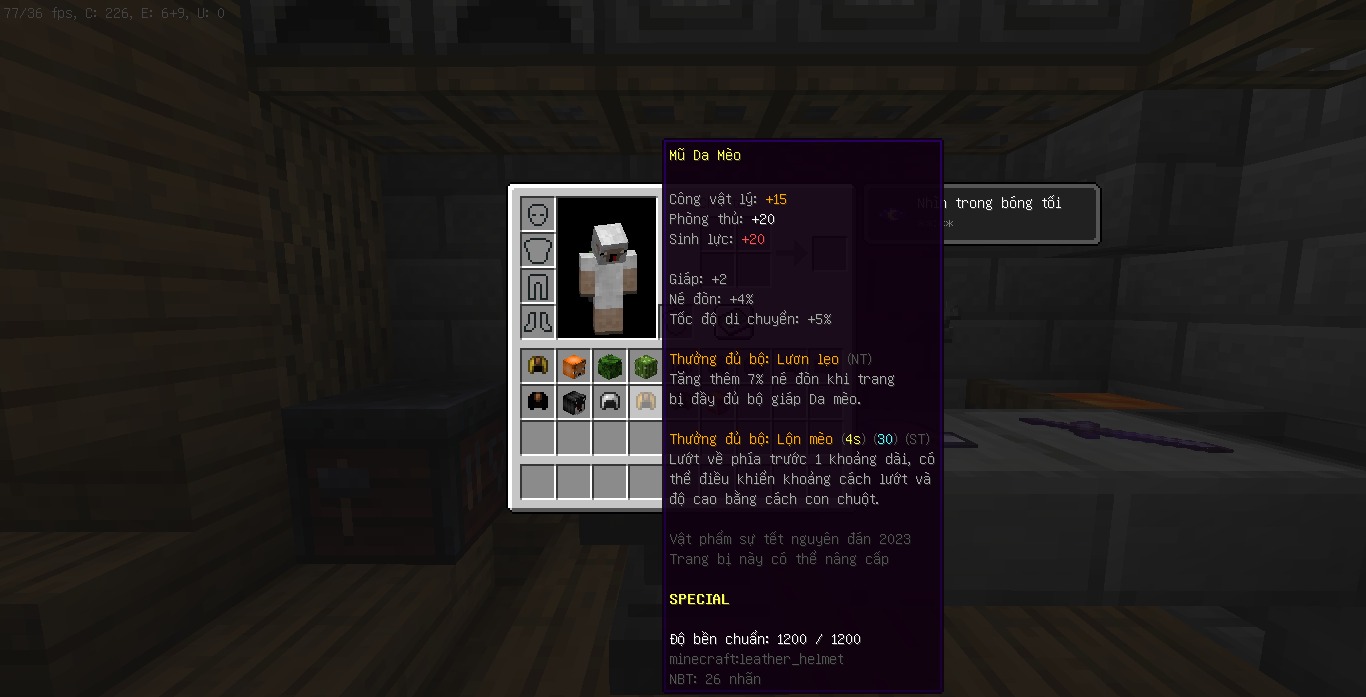The height and width of the screenshot is (697, 1366).
Task: Pick up the black leather helmet
Action: (538, 402)
